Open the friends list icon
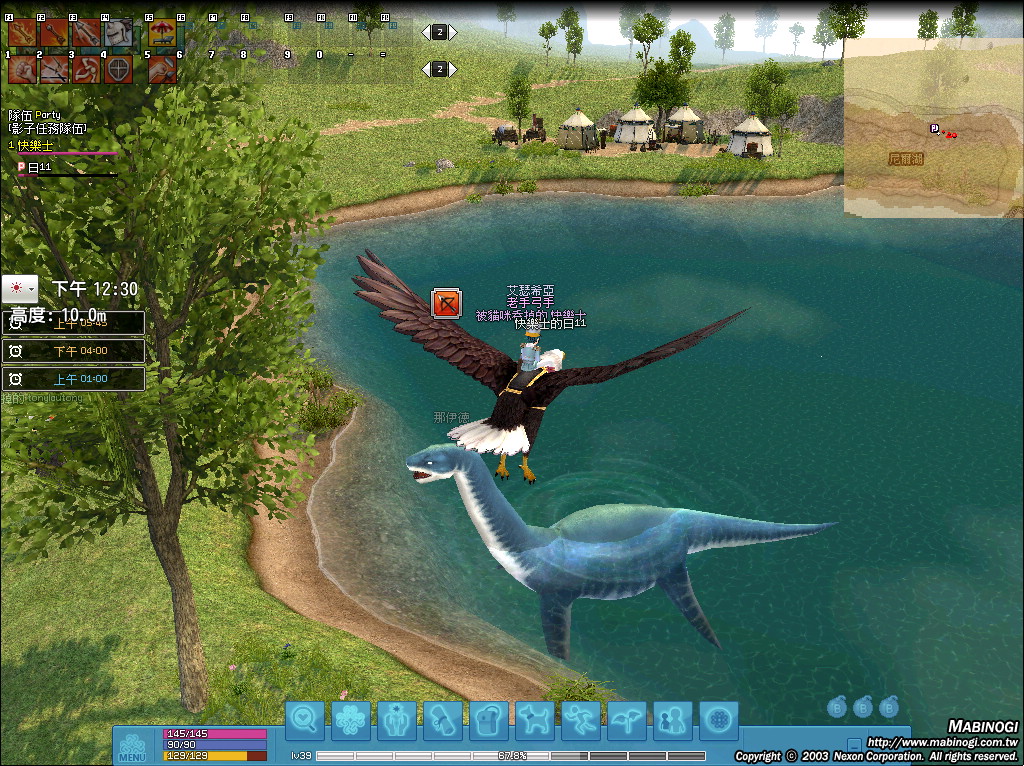The width and height of the screenshot is (1024, 766). (673, 720)
